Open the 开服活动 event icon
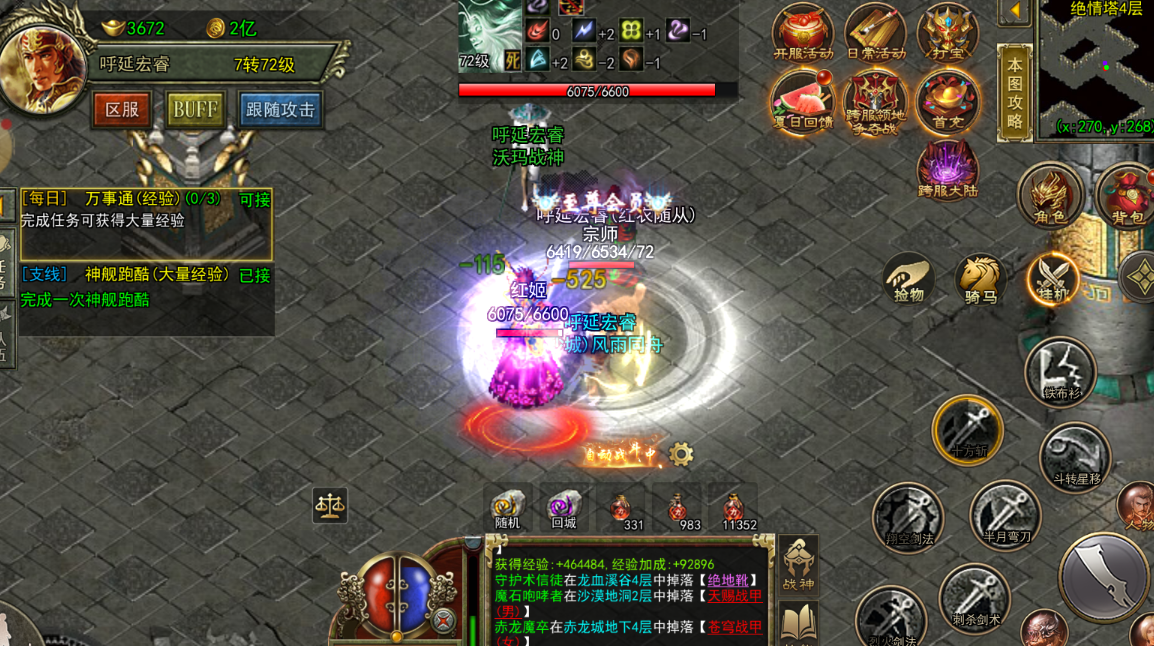 click(x=802, y=33)
